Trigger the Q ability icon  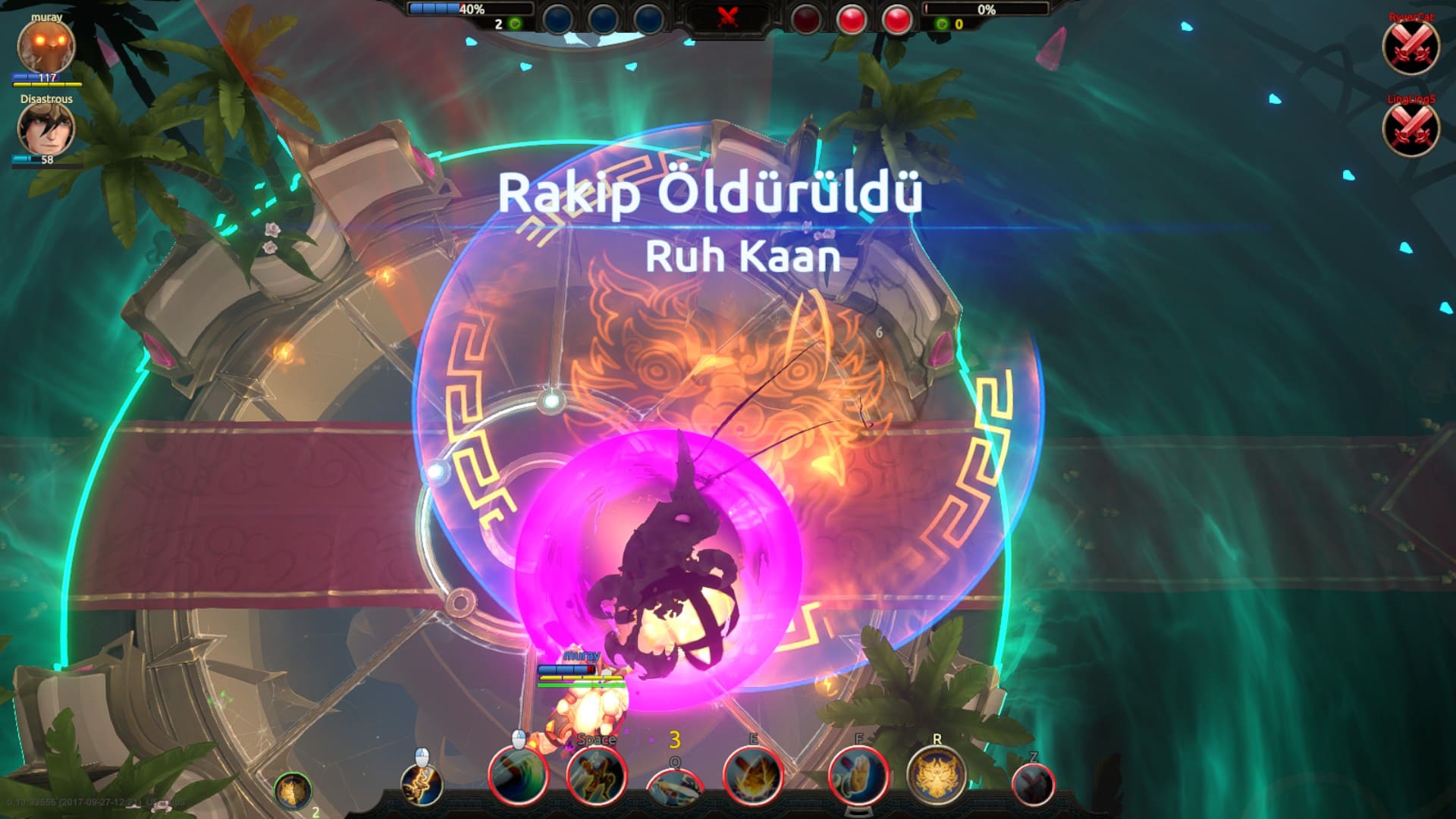(x=675, y=785)
